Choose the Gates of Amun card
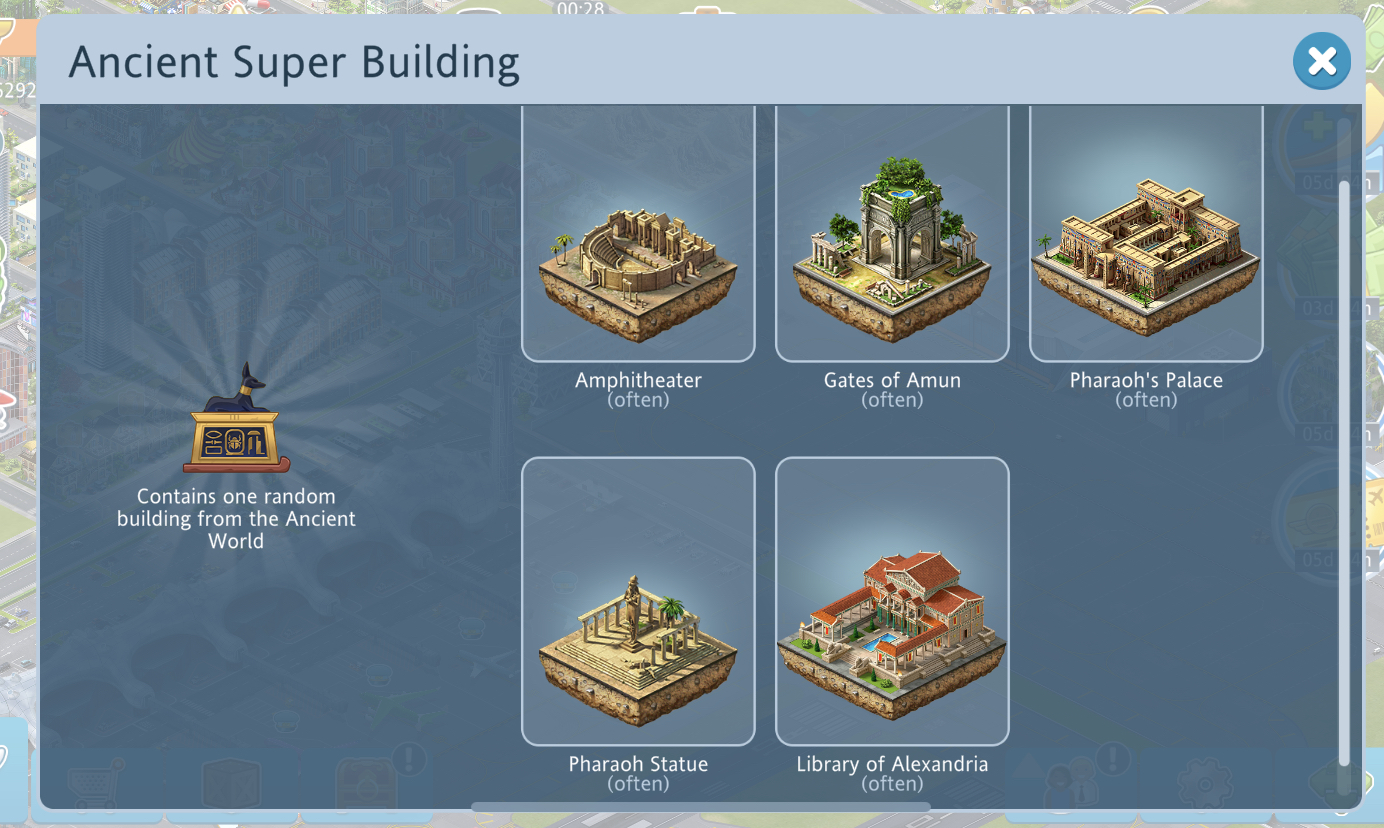Screen dimensions: 1384x828 (x=892, y=235)
